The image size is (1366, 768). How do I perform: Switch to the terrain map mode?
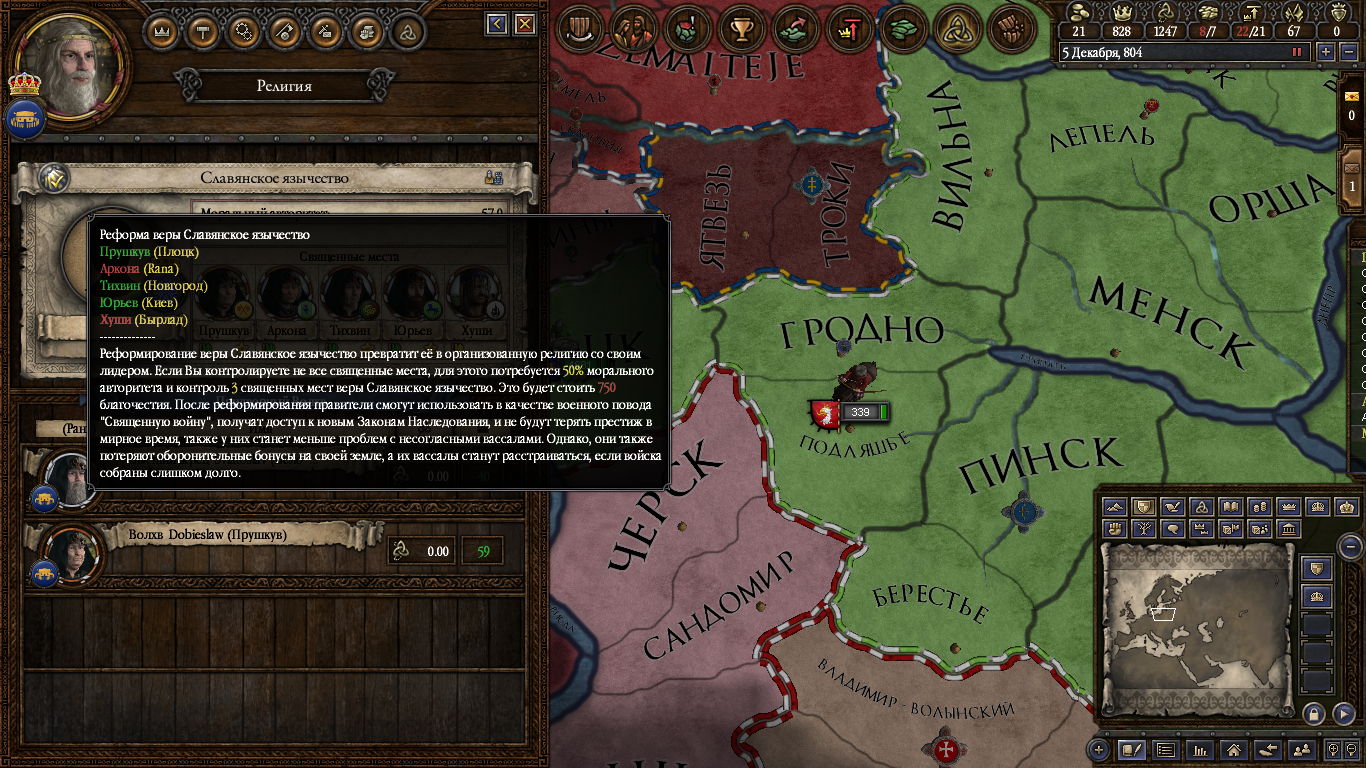pos(1113,507)
